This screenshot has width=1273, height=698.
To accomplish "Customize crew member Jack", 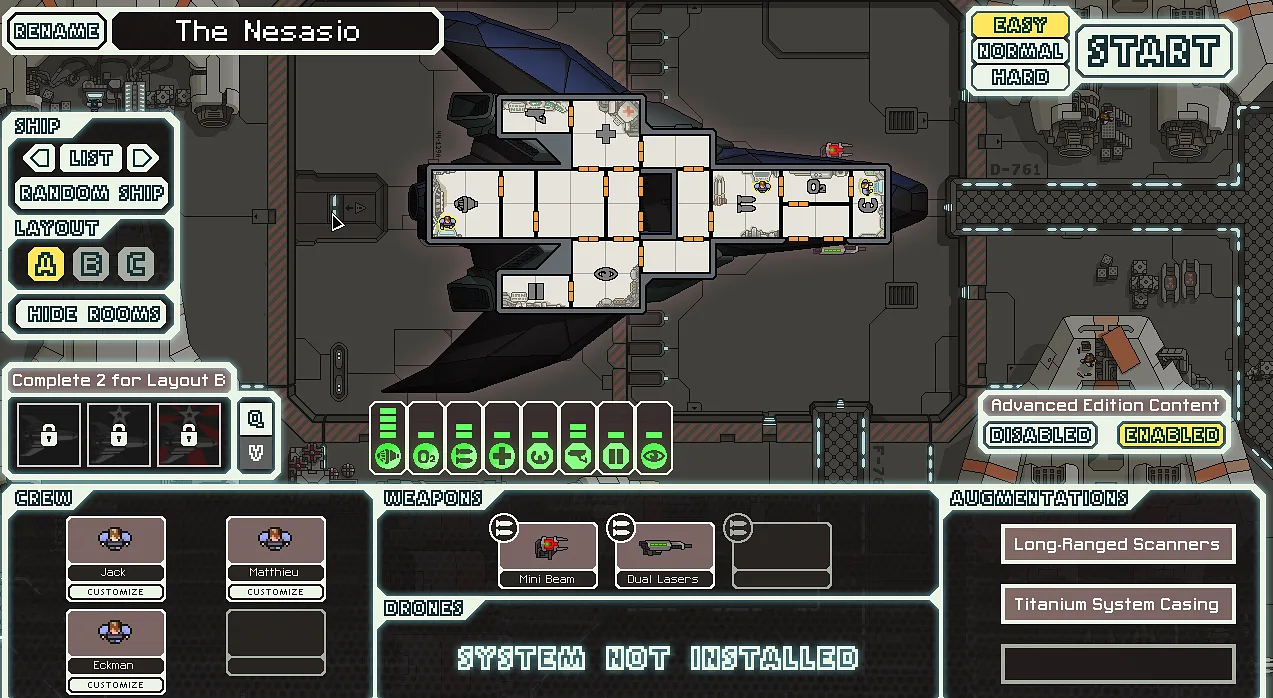I will [x=115, y=592].
